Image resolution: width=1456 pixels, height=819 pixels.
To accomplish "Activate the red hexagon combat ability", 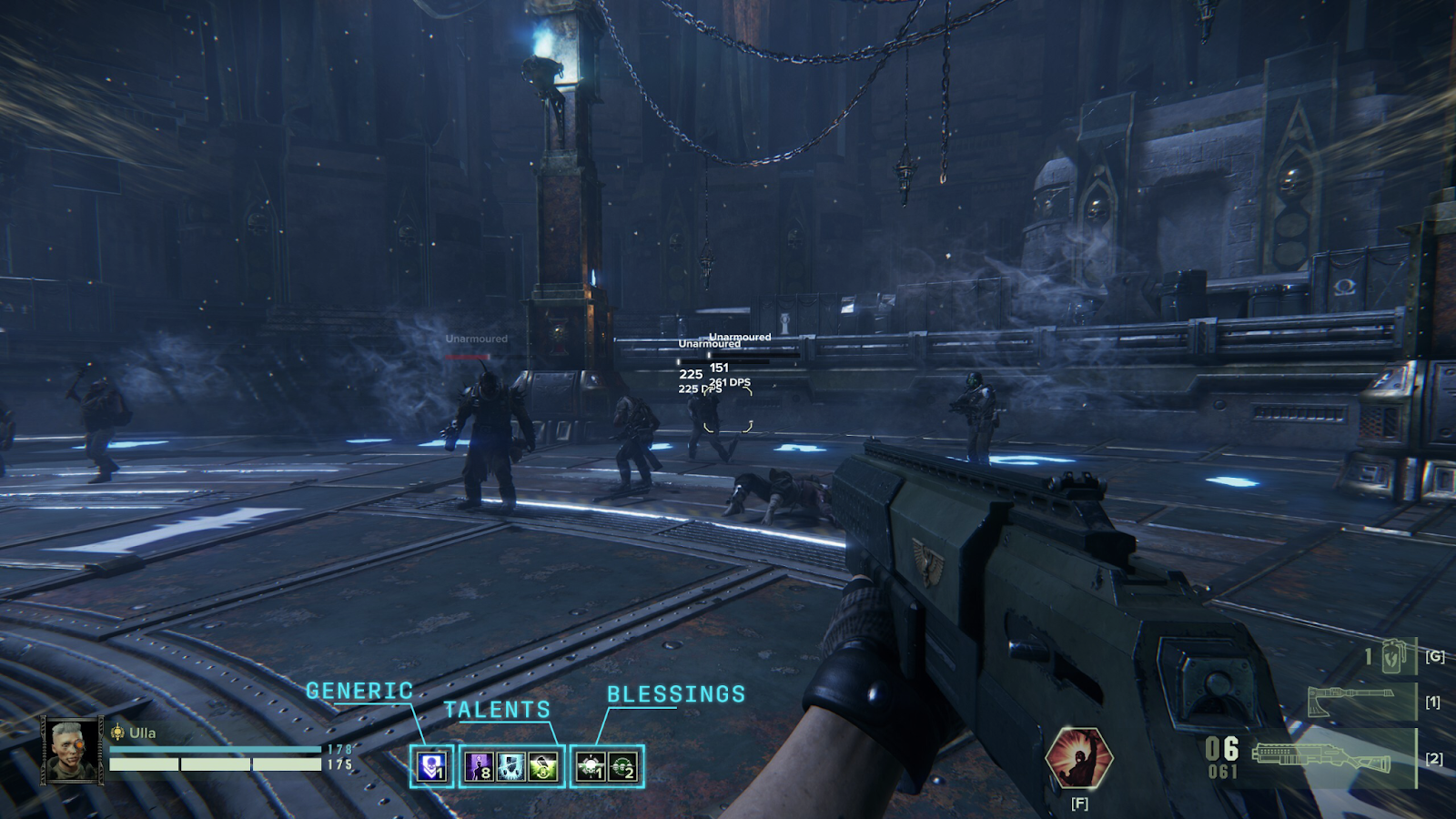I will (x=1078, y=757).
